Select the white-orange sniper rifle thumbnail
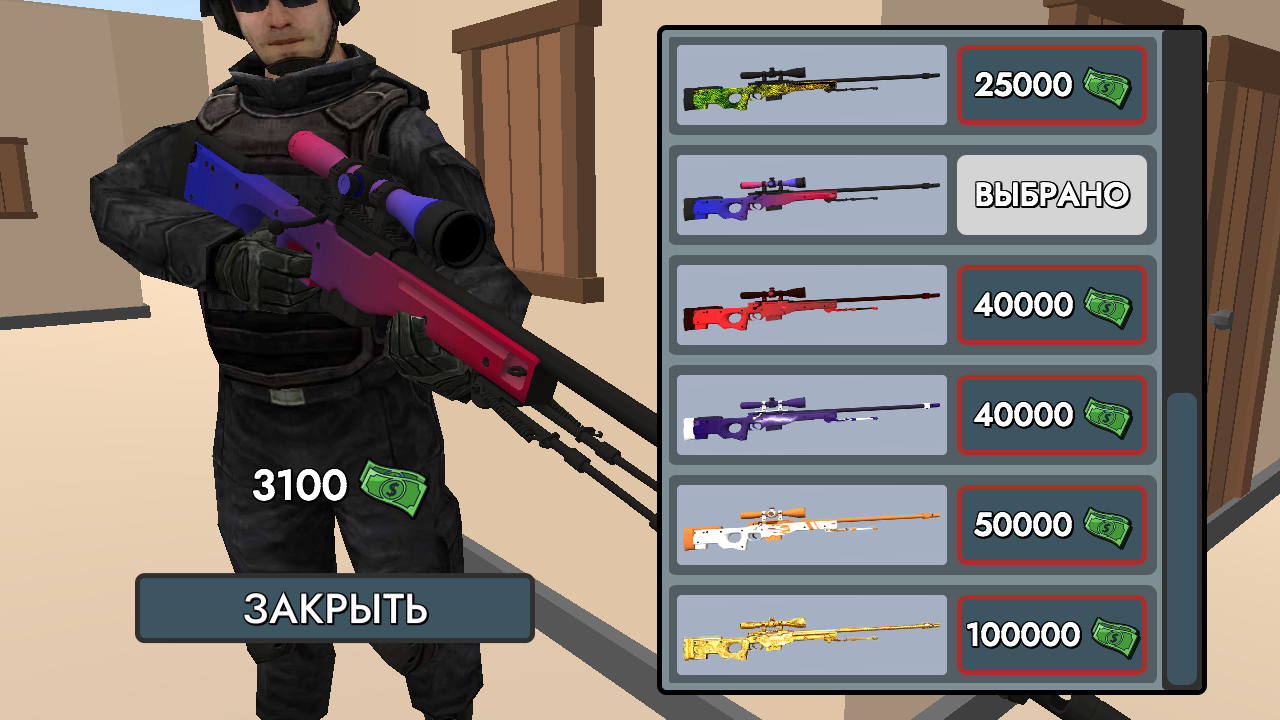This screenshot has height=720, width=1280. 810,525
